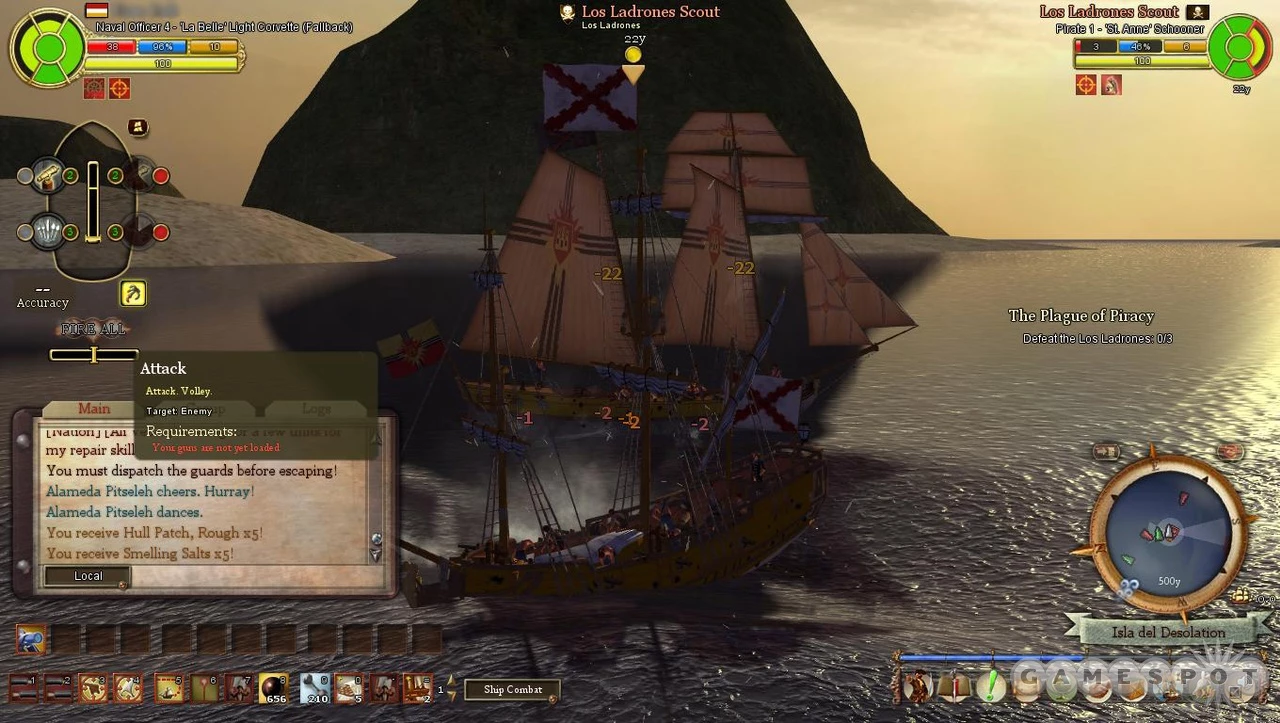Switch to the Main chat tab
This screenshot has height=723, width=1280.
pyautogui.click(x=94, y=408)
